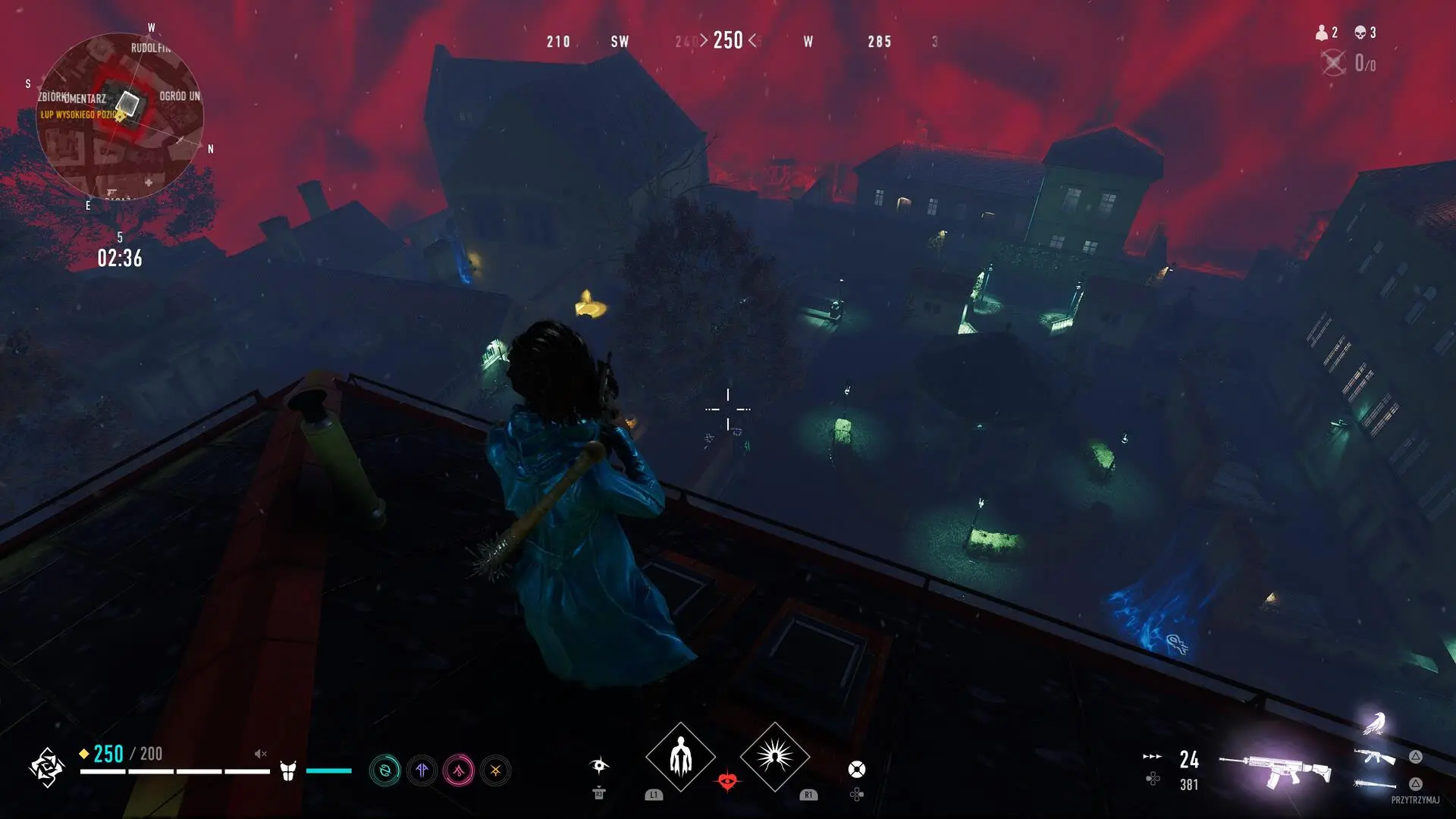The width and height of the screenshot is (1456, 819).
Task: Click the high-tier loot marker on minimap
Action: click(120, 115)
